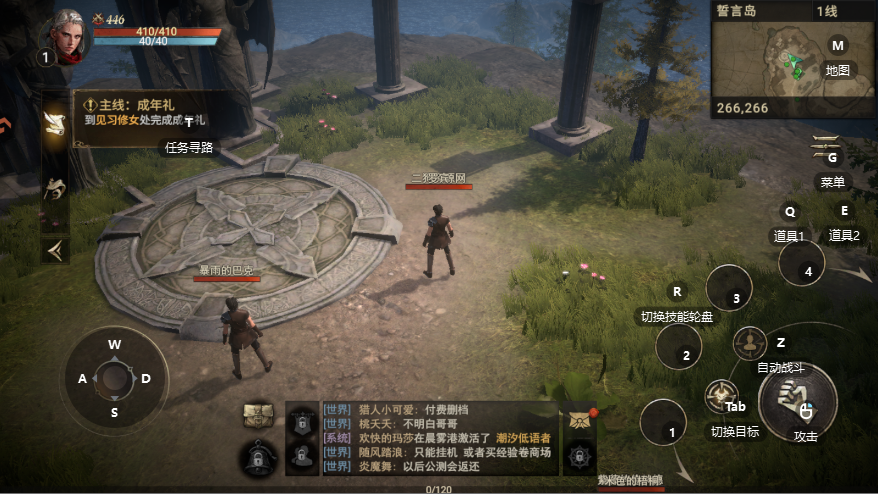The width and height of the screenshot is (878, 494).
Task: Toggle auto-battle (自动战斗) icon
Action: [750, 343]
